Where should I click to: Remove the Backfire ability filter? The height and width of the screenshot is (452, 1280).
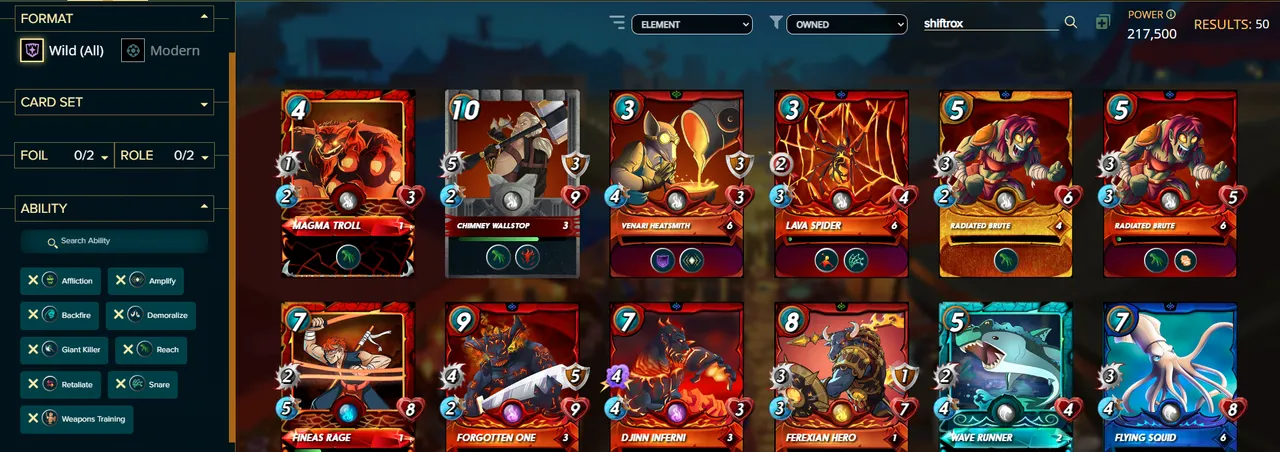click(33, 316)
